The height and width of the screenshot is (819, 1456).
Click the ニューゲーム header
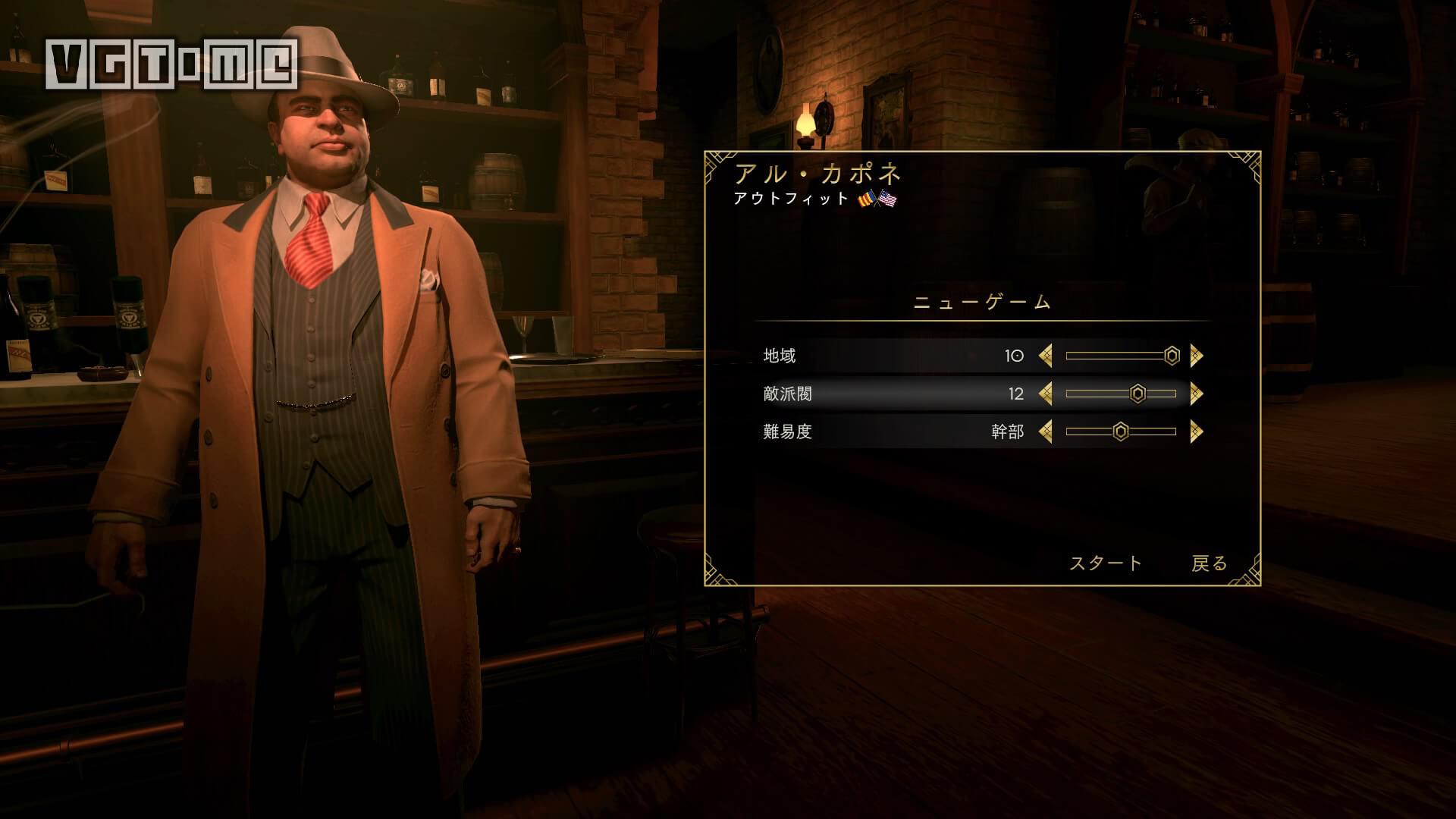click(983, 301)
